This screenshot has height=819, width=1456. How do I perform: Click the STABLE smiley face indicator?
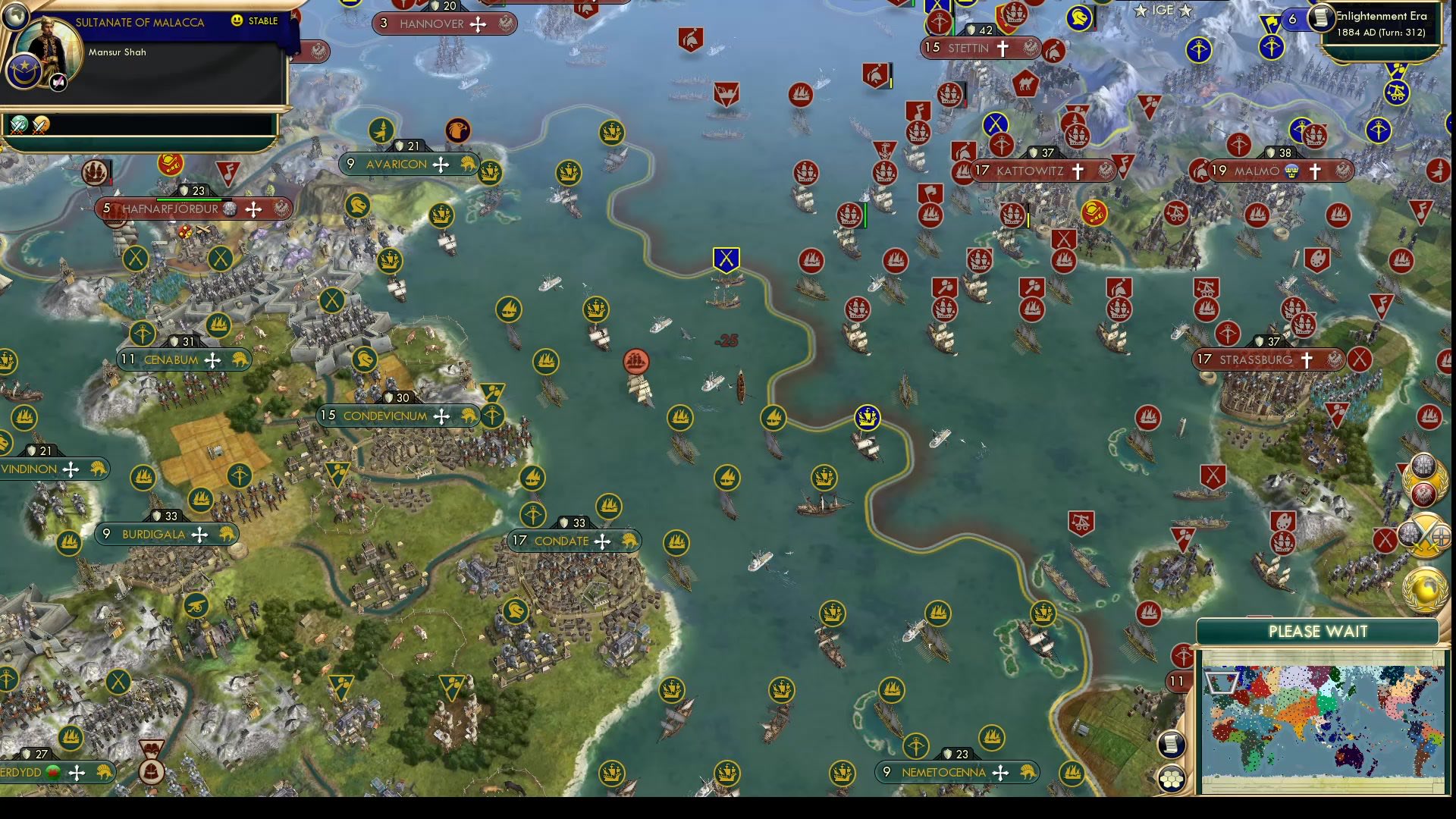(x=237, y=21)
